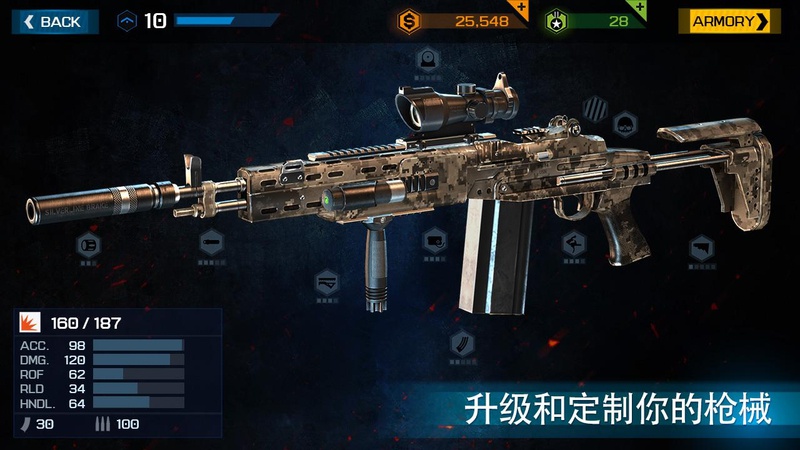Open the barrel upgrade hexagon icon
This screenshot has width=800, height=450.
211,241
